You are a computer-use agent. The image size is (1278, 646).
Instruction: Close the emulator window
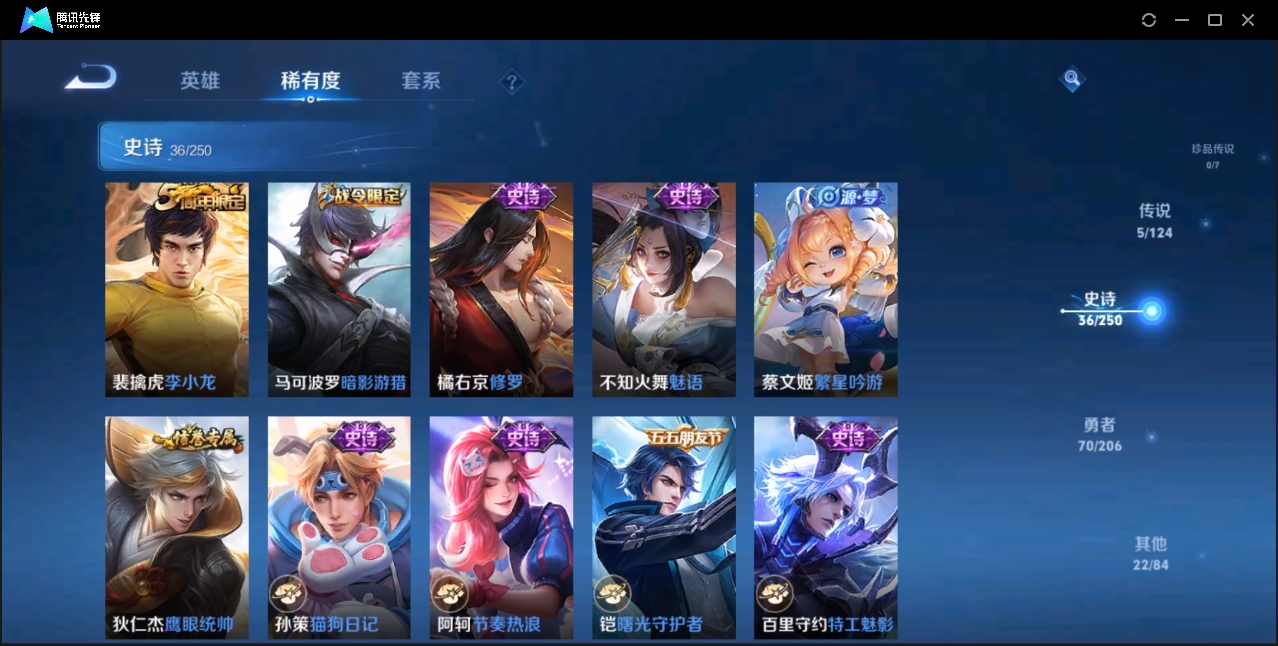click(1248, 20)
